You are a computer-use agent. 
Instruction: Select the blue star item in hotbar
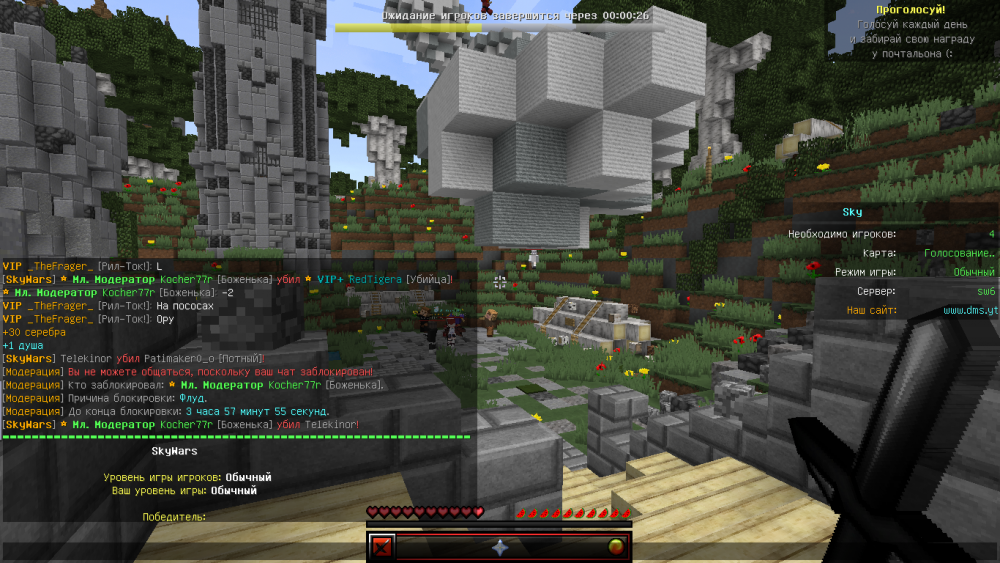500,547
